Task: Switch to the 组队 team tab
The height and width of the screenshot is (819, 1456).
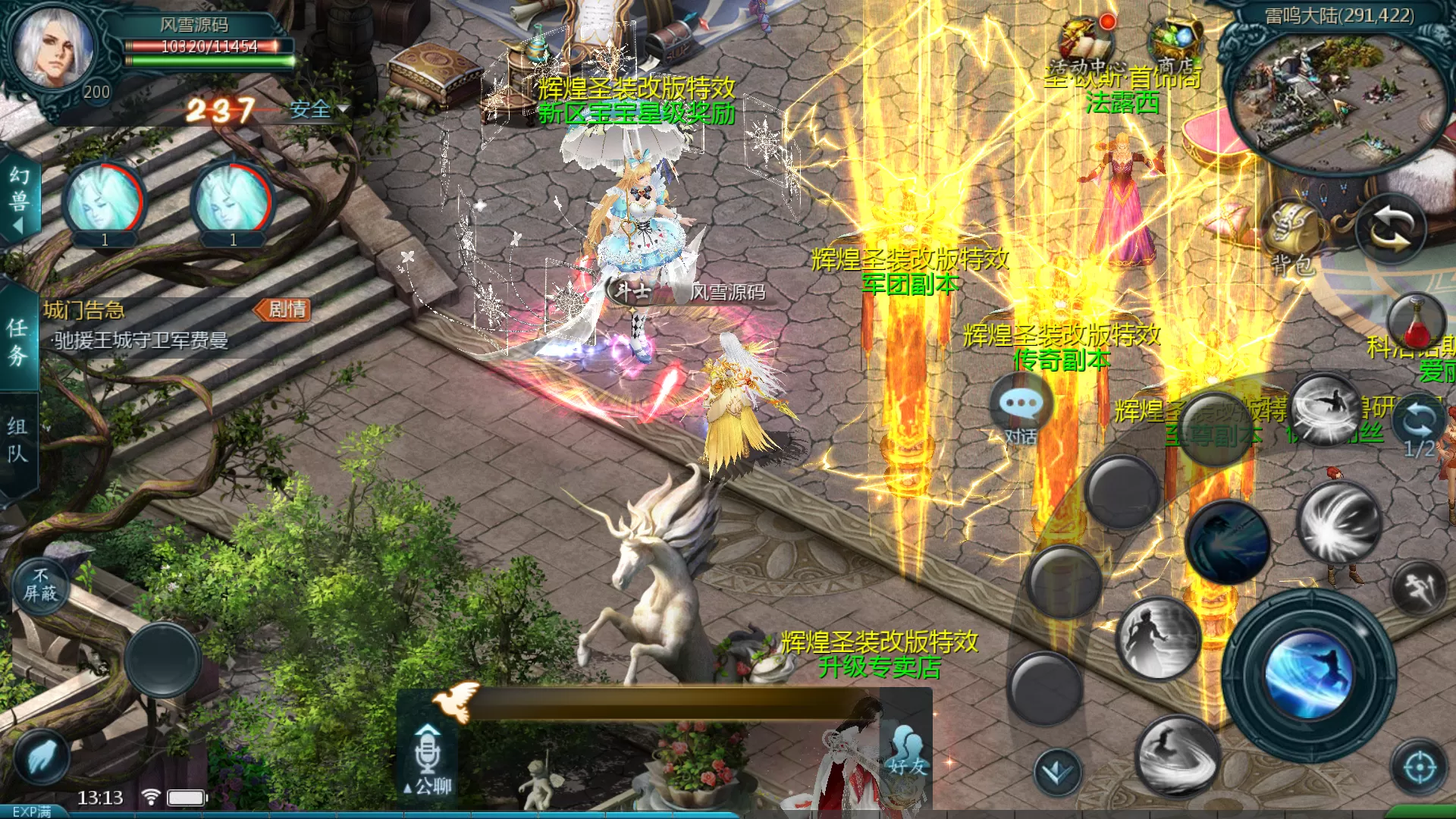Action: coord(17,440)
